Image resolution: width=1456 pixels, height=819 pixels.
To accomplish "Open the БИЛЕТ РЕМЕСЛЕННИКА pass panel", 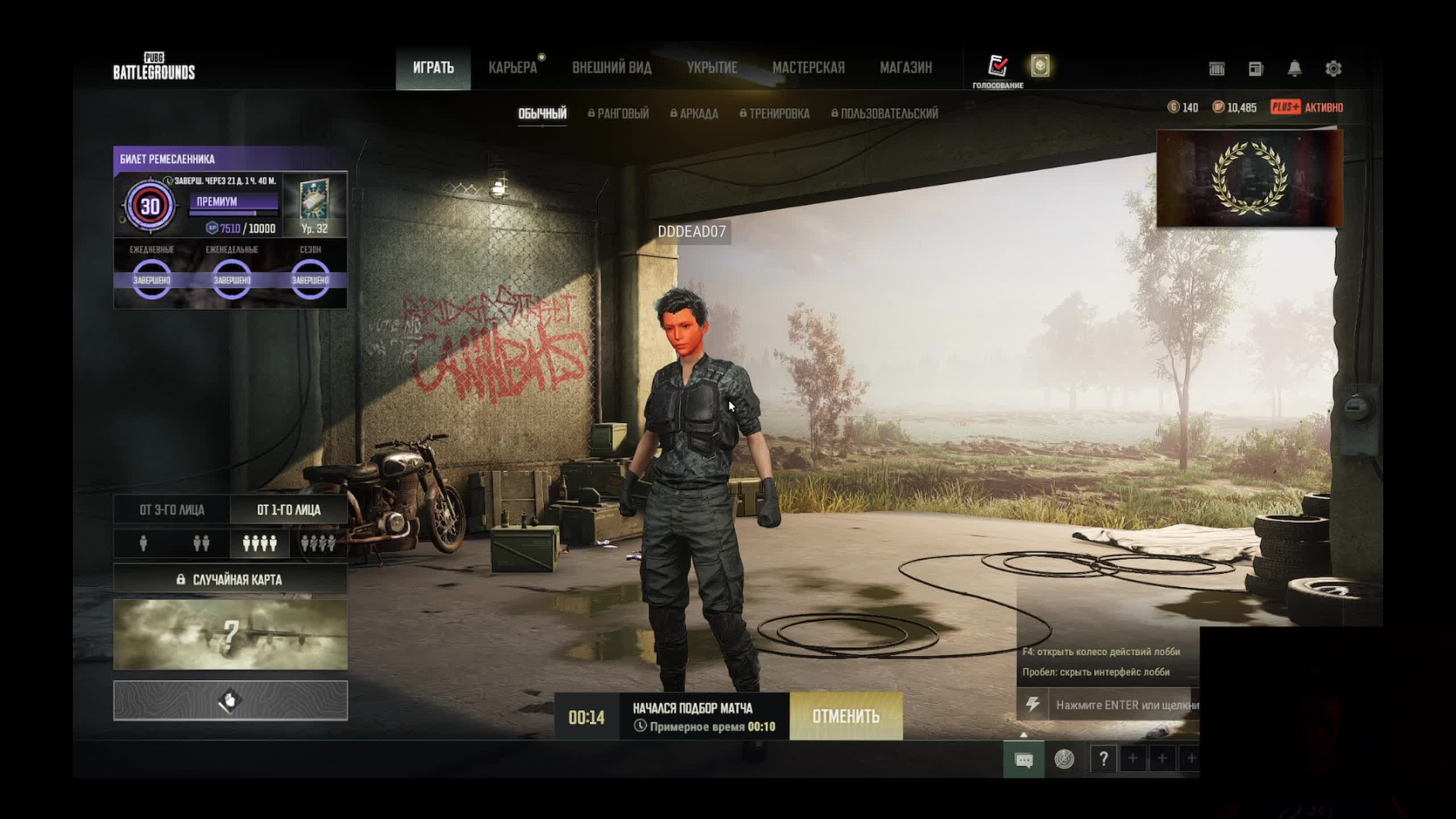I will coord(230,159).
